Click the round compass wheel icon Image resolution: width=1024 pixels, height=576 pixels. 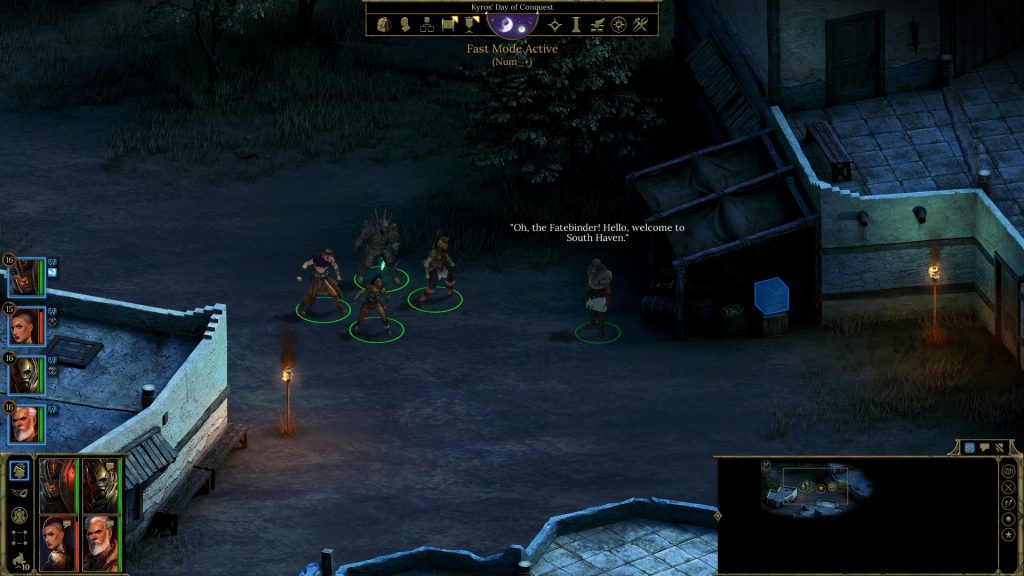[619, 25]
